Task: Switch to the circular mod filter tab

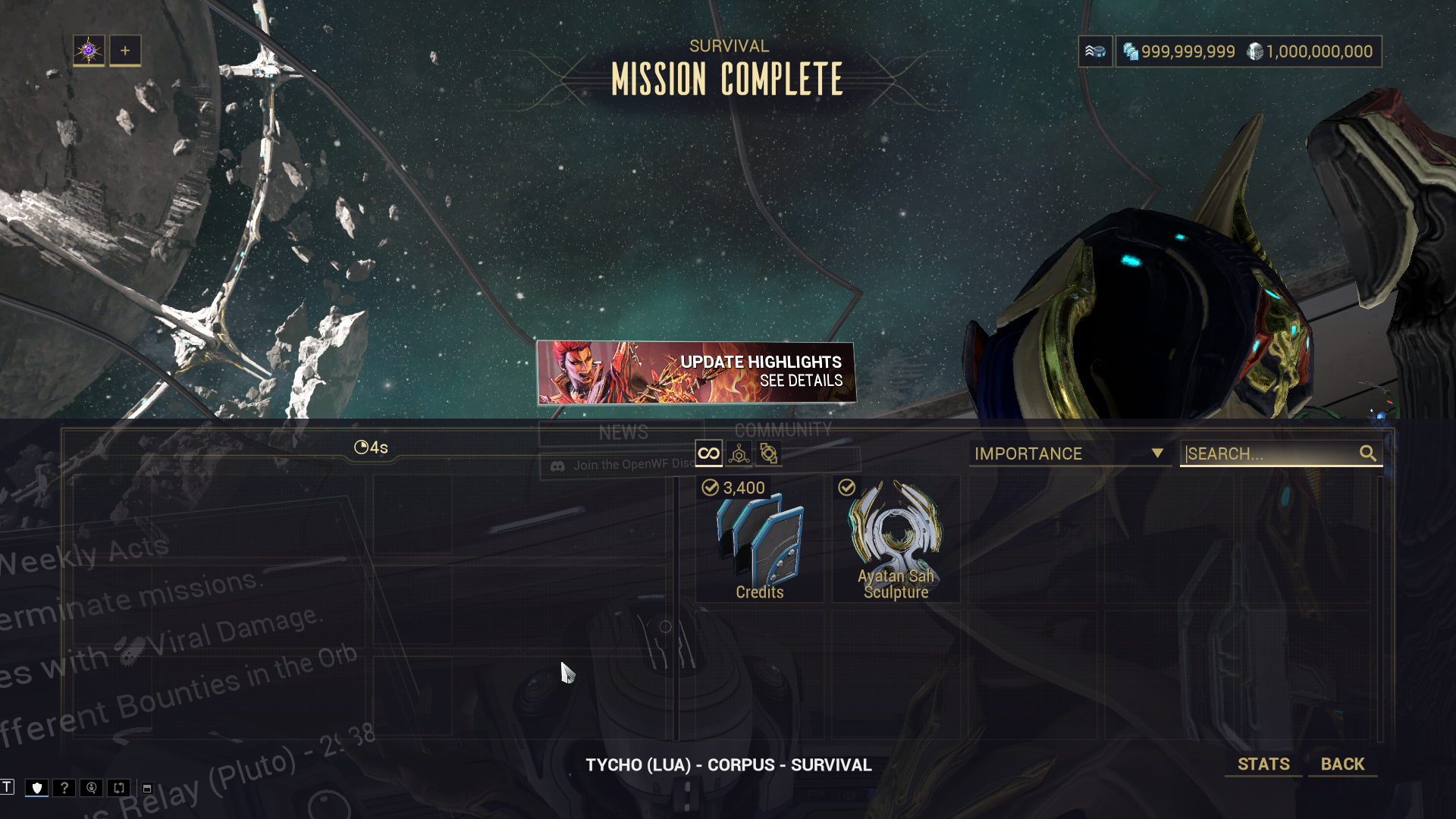Action: click(768, 453)
